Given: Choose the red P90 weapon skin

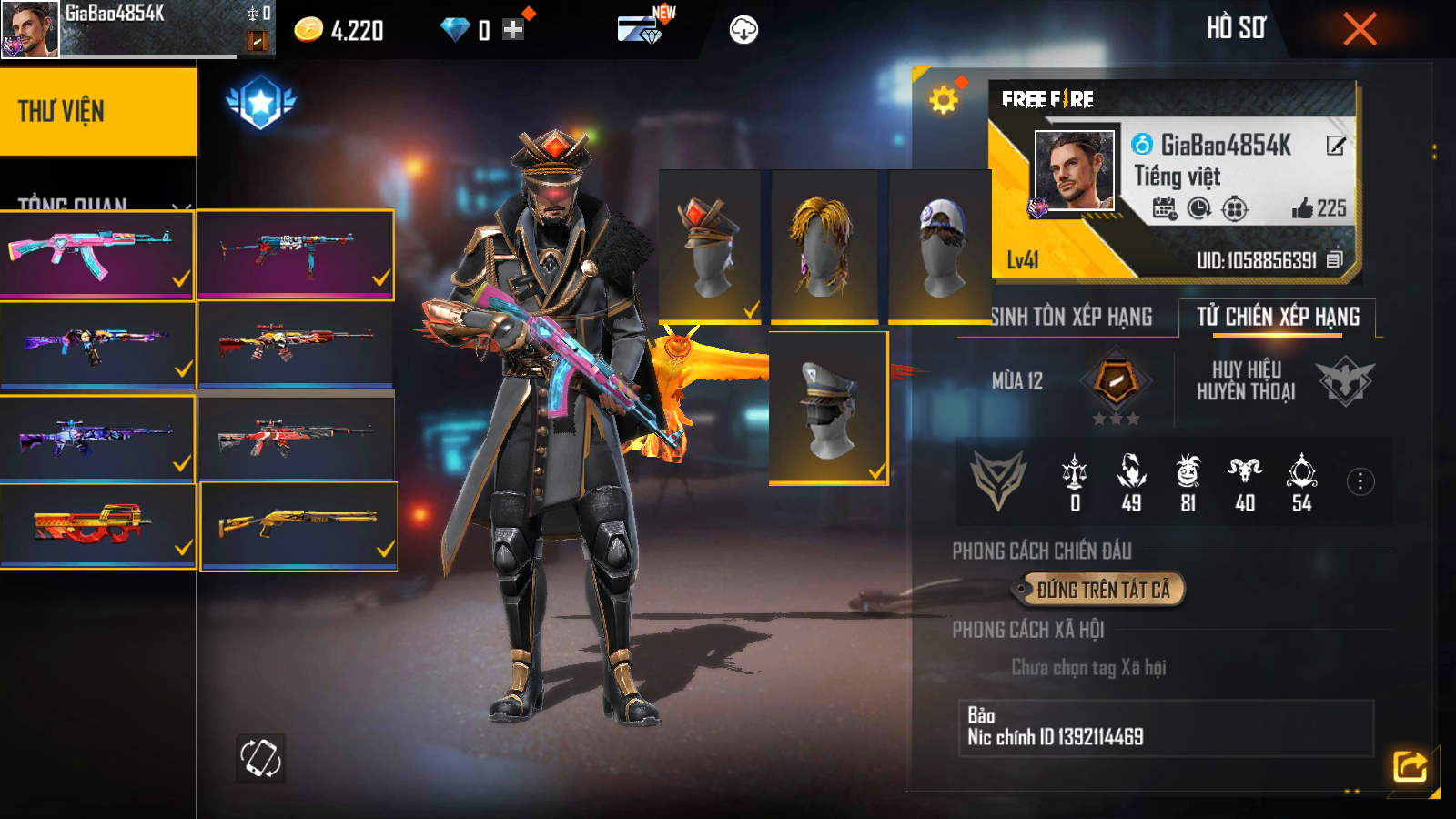Looking at the screenshot, I should 97,525.
